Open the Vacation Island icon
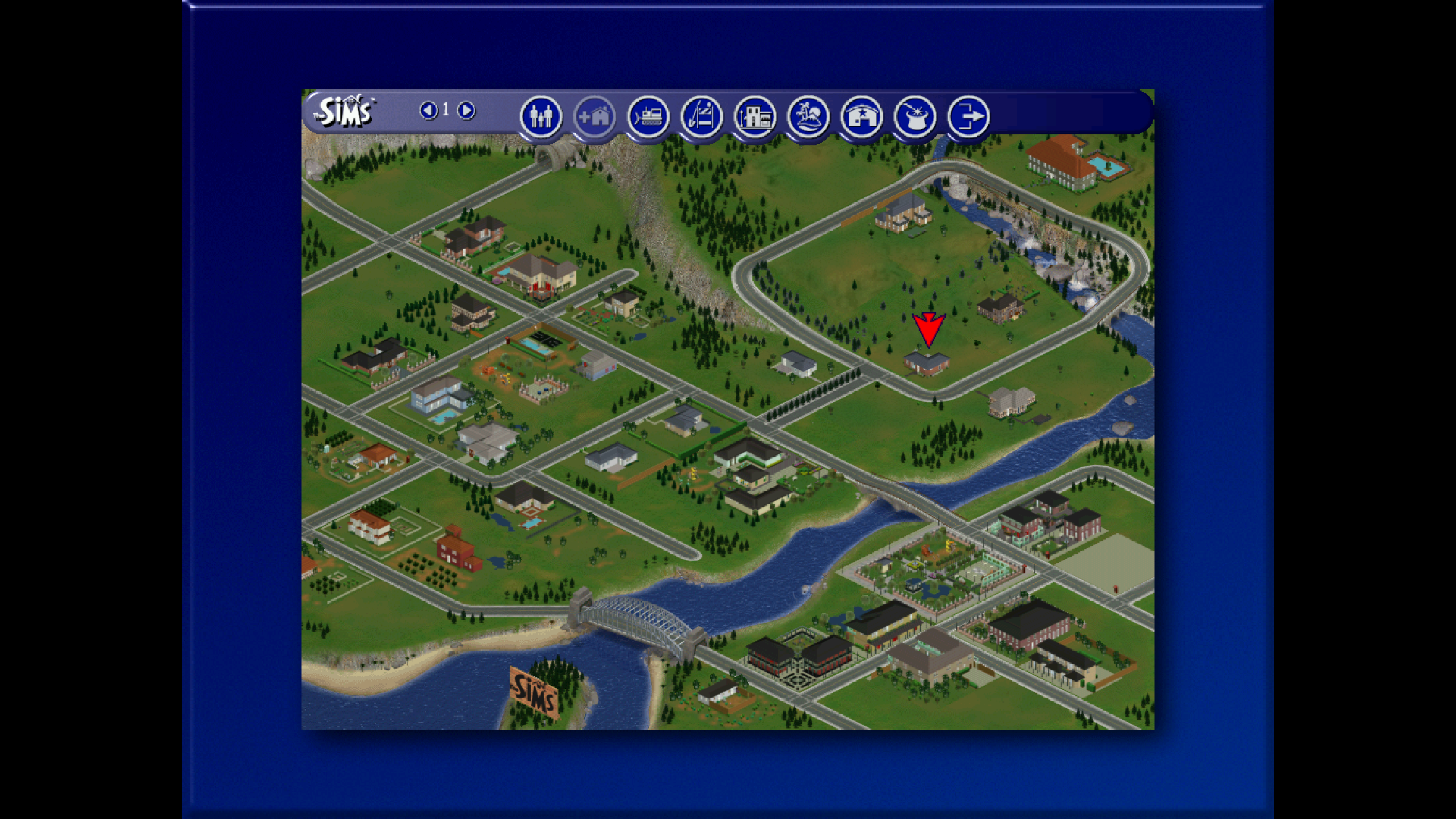The image size is (1456, 819). point(808,117)
